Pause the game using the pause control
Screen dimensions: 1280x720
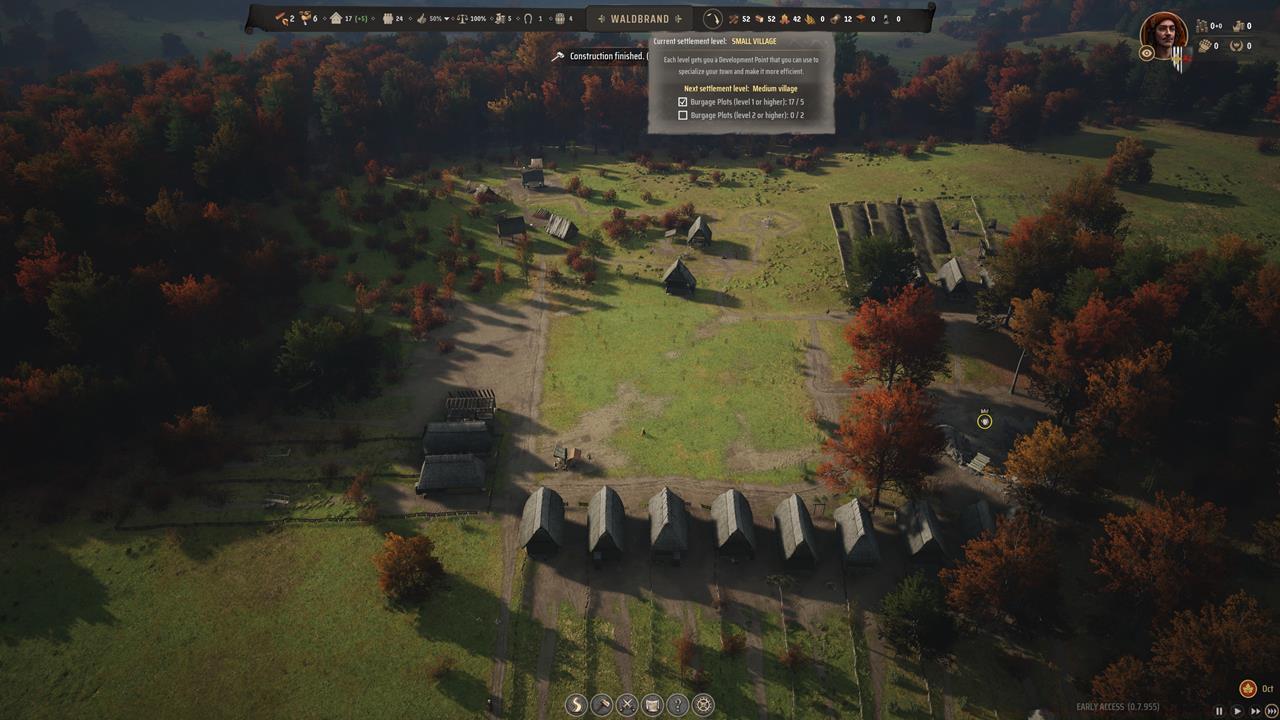[1219, 711]
